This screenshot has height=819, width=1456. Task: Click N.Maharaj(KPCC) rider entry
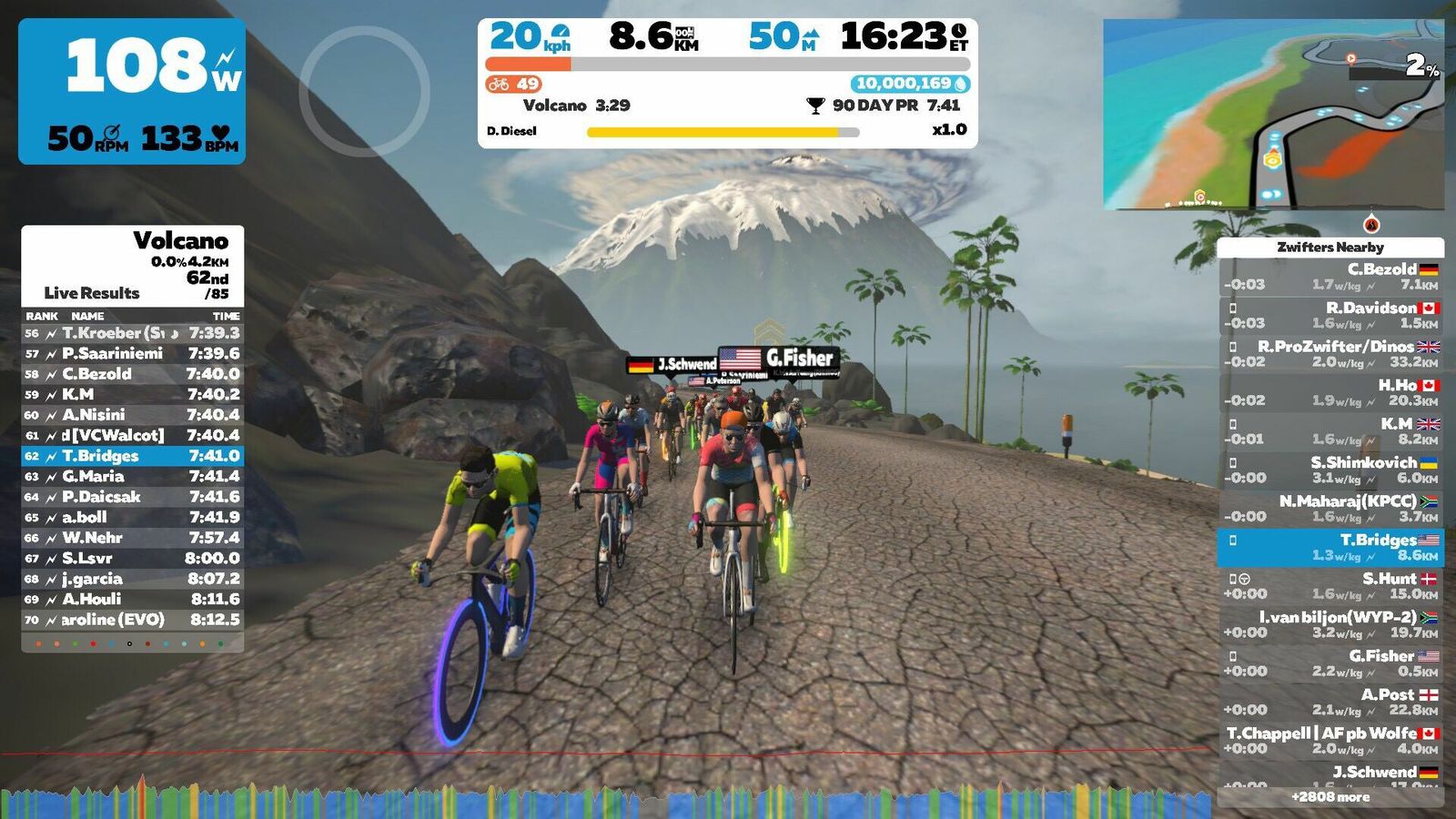point(1330,509)
